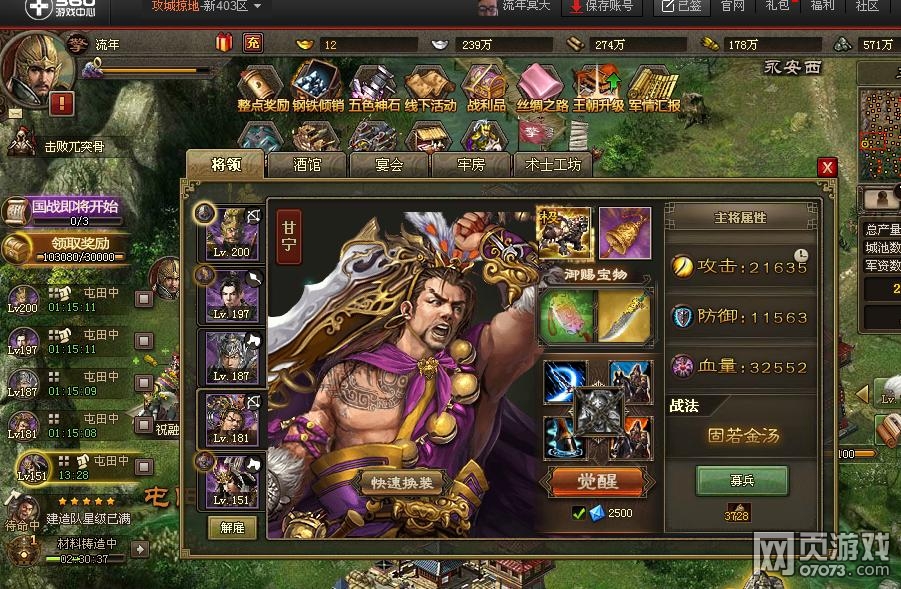Pick the Lv. 151 general portrait
The width and height of the screenshot is (901, 589).
(232, 480)
